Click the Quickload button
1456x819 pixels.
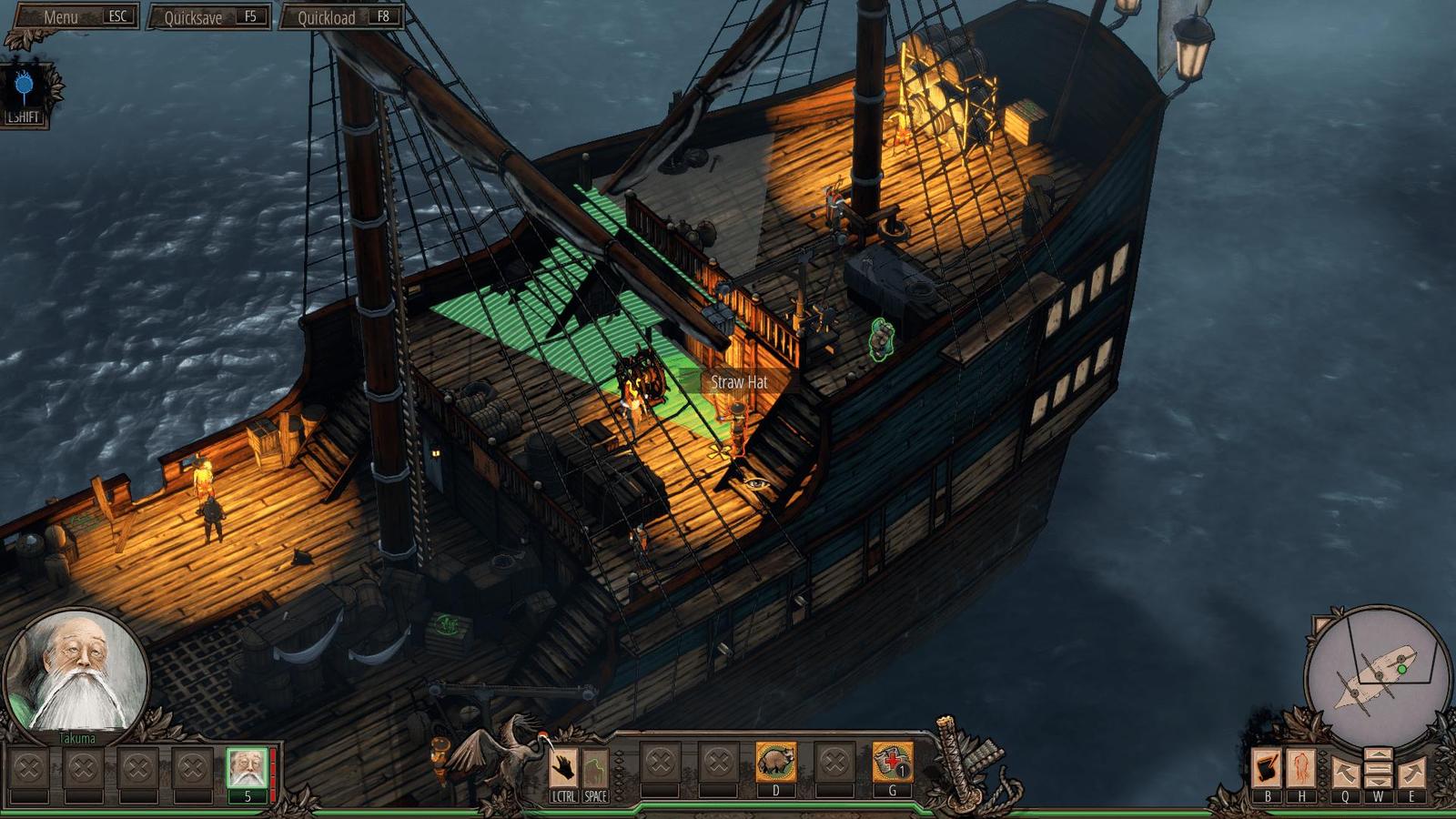pyautogui.click(x=342, y=17)
